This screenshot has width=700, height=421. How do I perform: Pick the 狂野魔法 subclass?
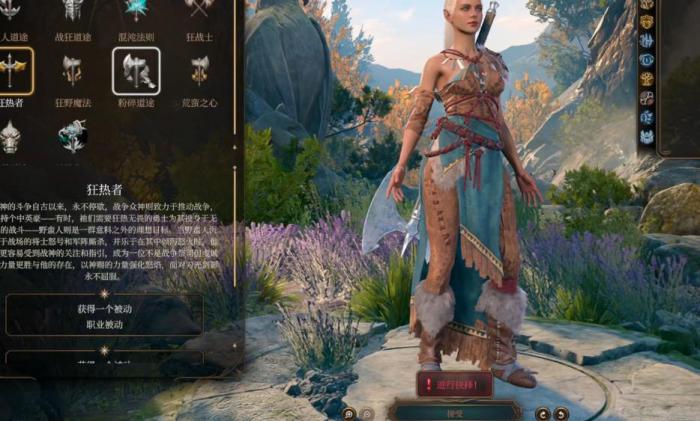(72, 70)
